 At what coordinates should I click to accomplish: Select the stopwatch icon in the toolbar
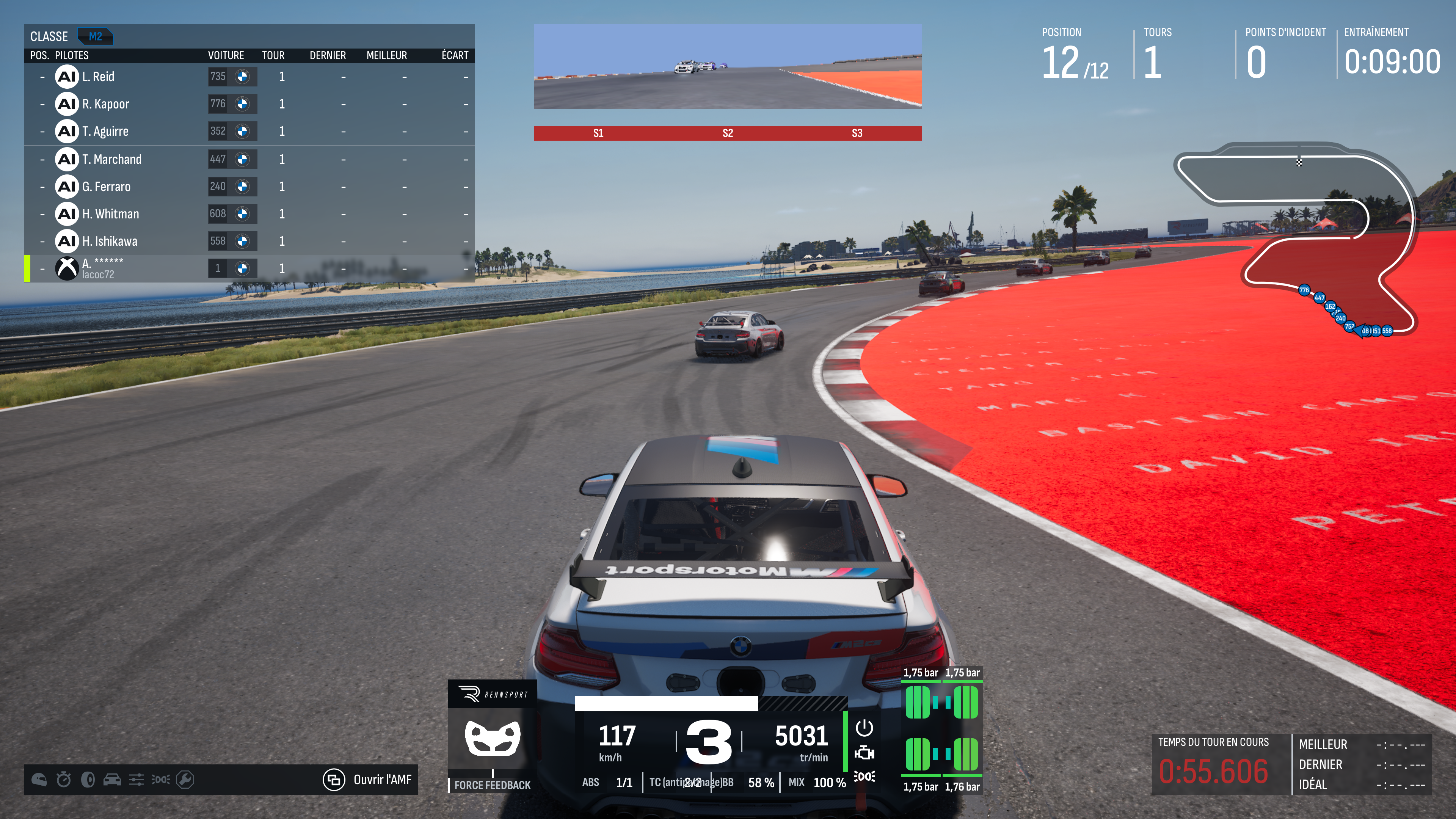[63, 780]
